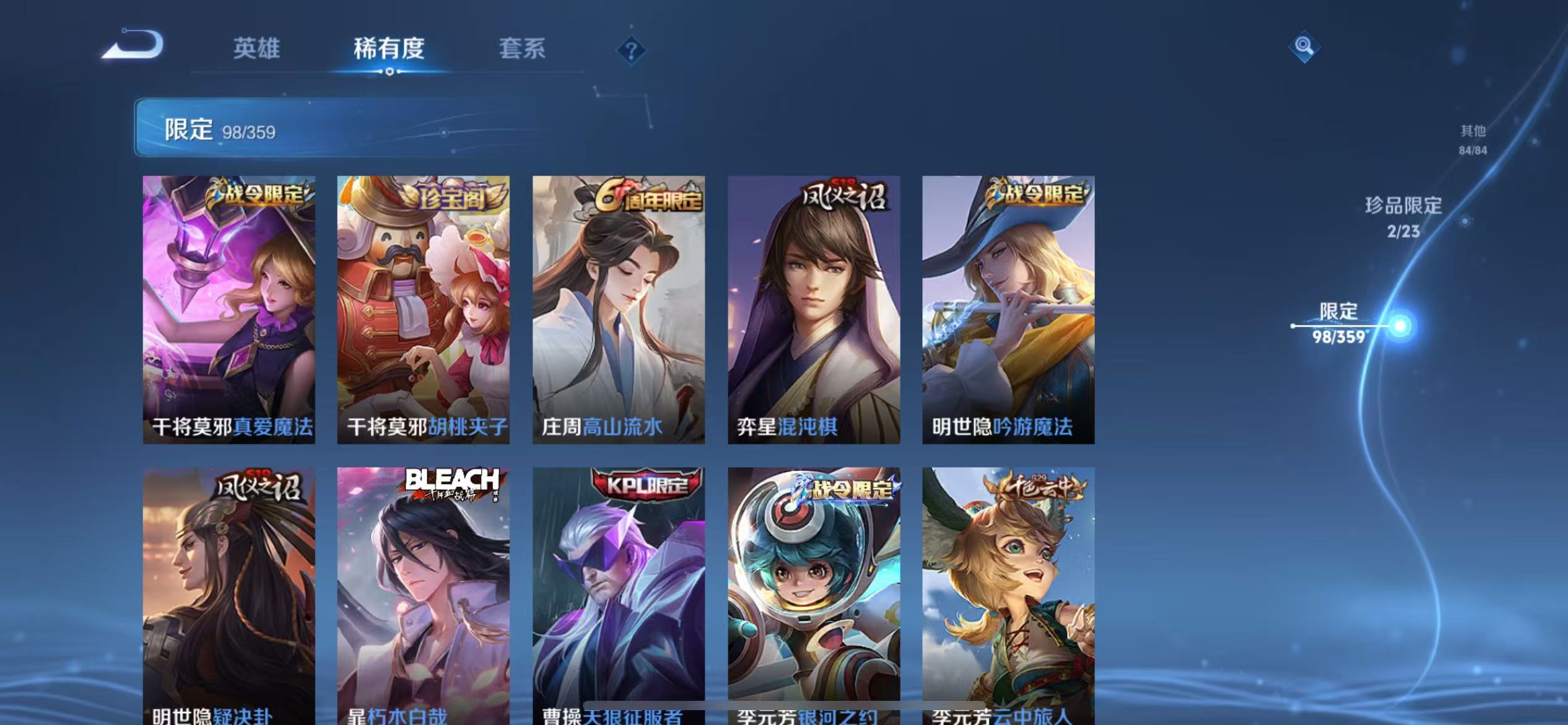
Task: Click the page indicator dot under 稀有度
Action: (x=390, y=72)
